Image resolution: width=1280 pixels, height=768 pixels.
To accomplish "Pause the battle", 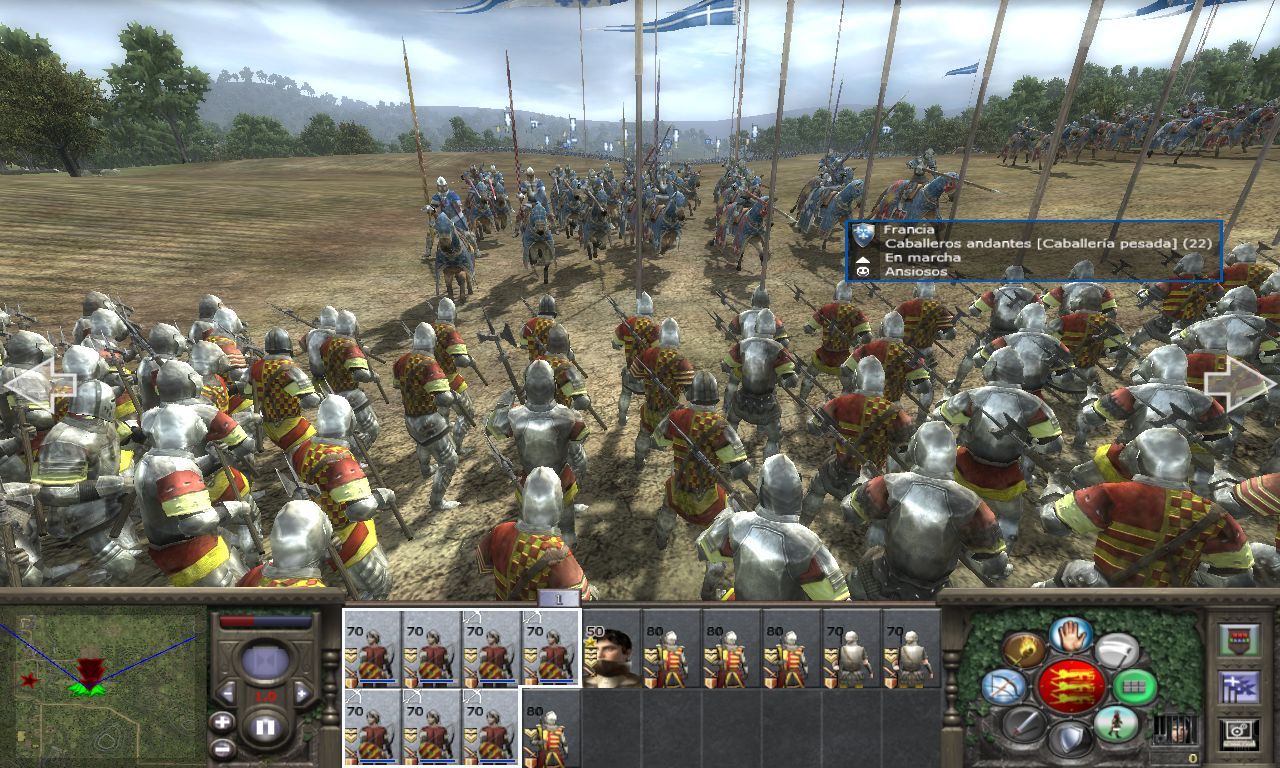I will click(x=264, y=727).
